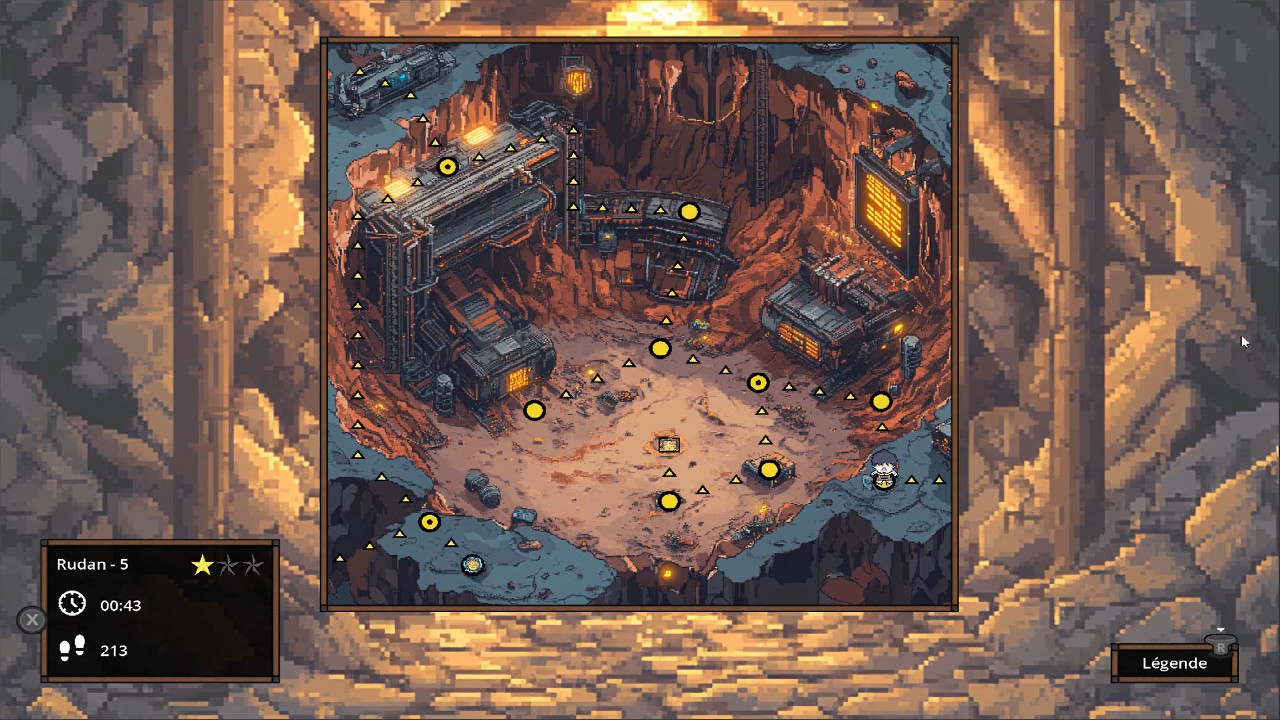The height and width of the screenshot is (720, 1280).
Task: Select the spiral marker on the lower-left platform
Action: [x=472, y=565]
